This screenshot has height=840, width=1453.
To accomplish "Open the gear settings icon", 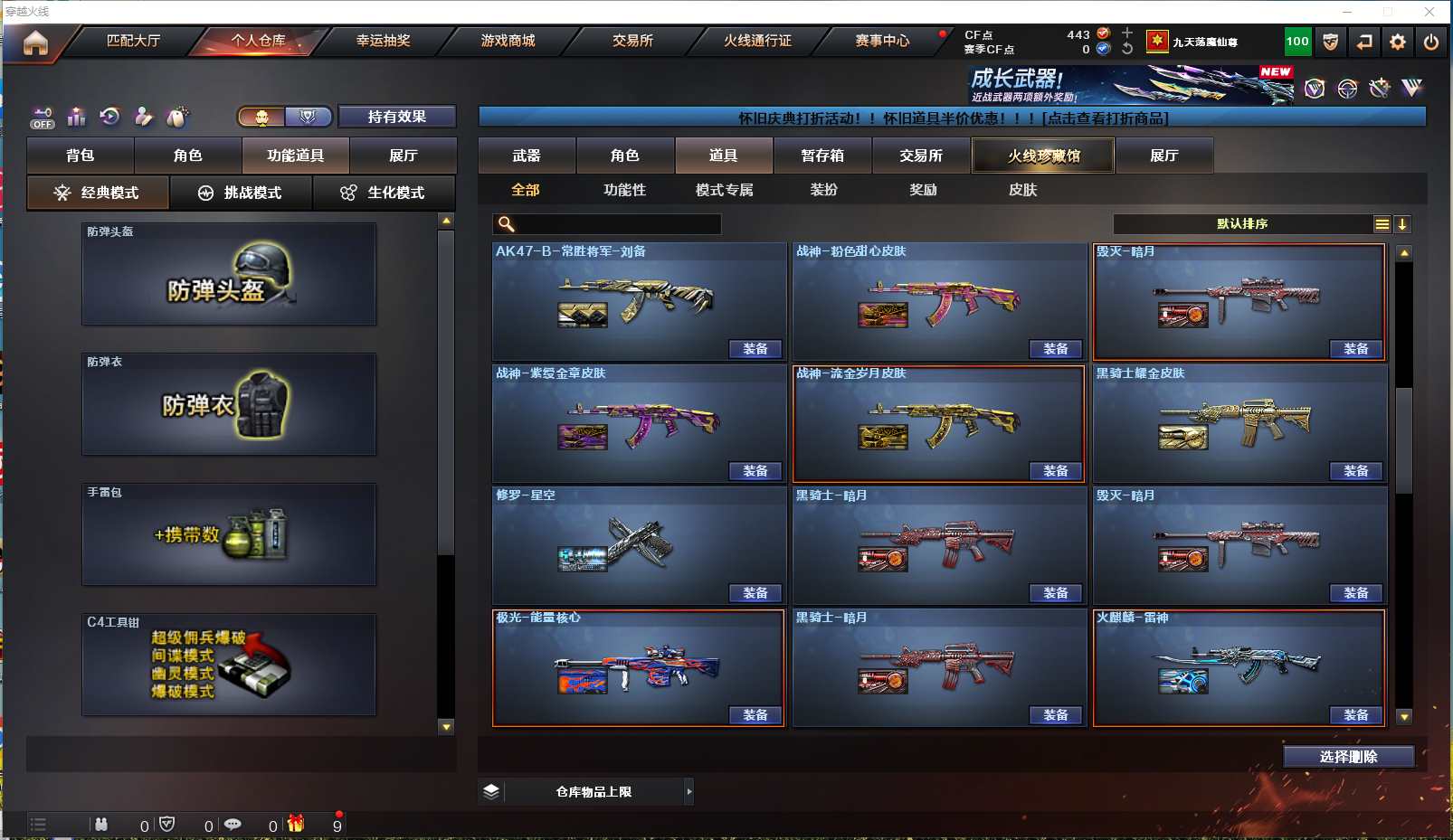I will pyautogui.click(x=1397, y=42).
